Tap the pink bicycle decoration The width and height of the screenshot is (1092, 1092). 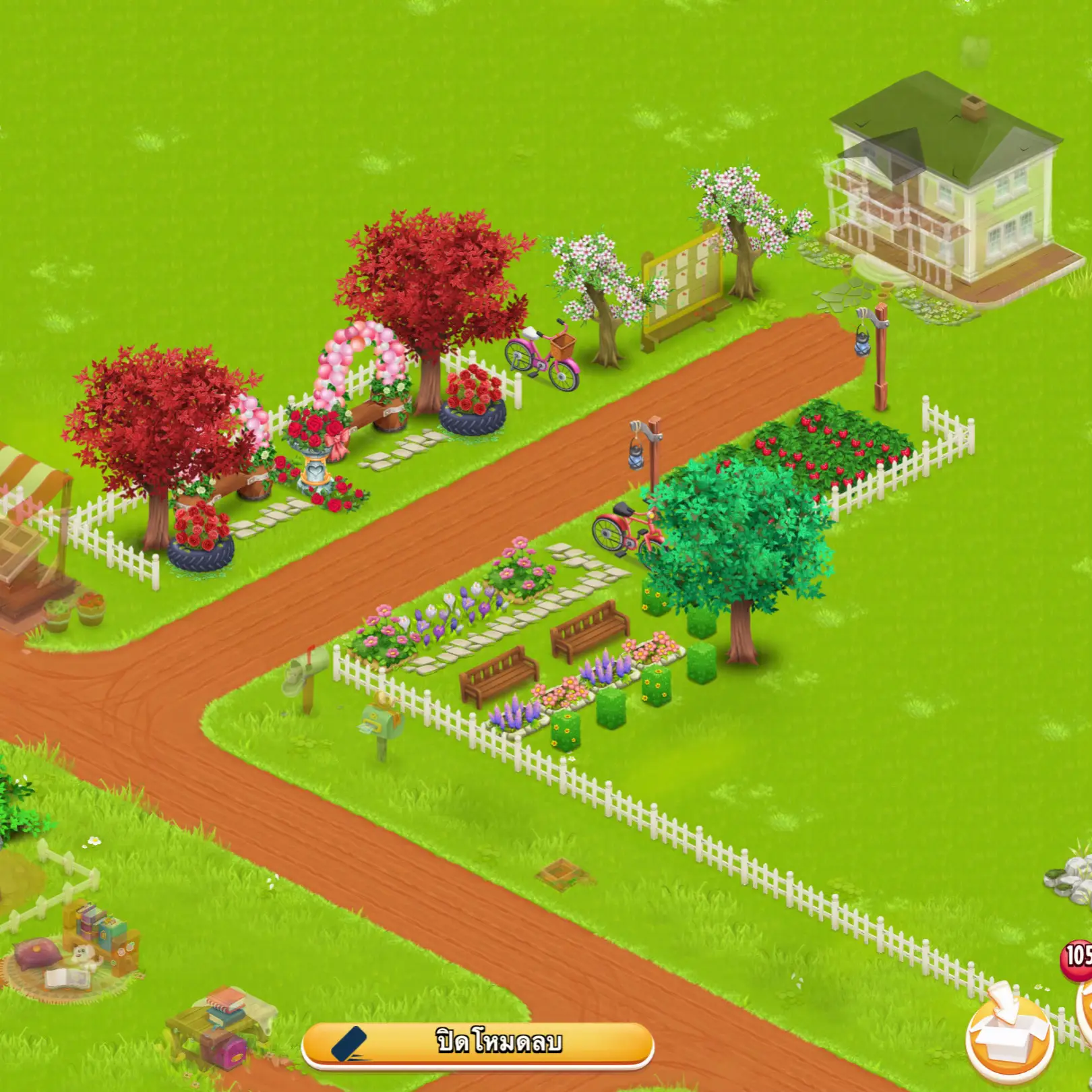(x=539, y=357)
